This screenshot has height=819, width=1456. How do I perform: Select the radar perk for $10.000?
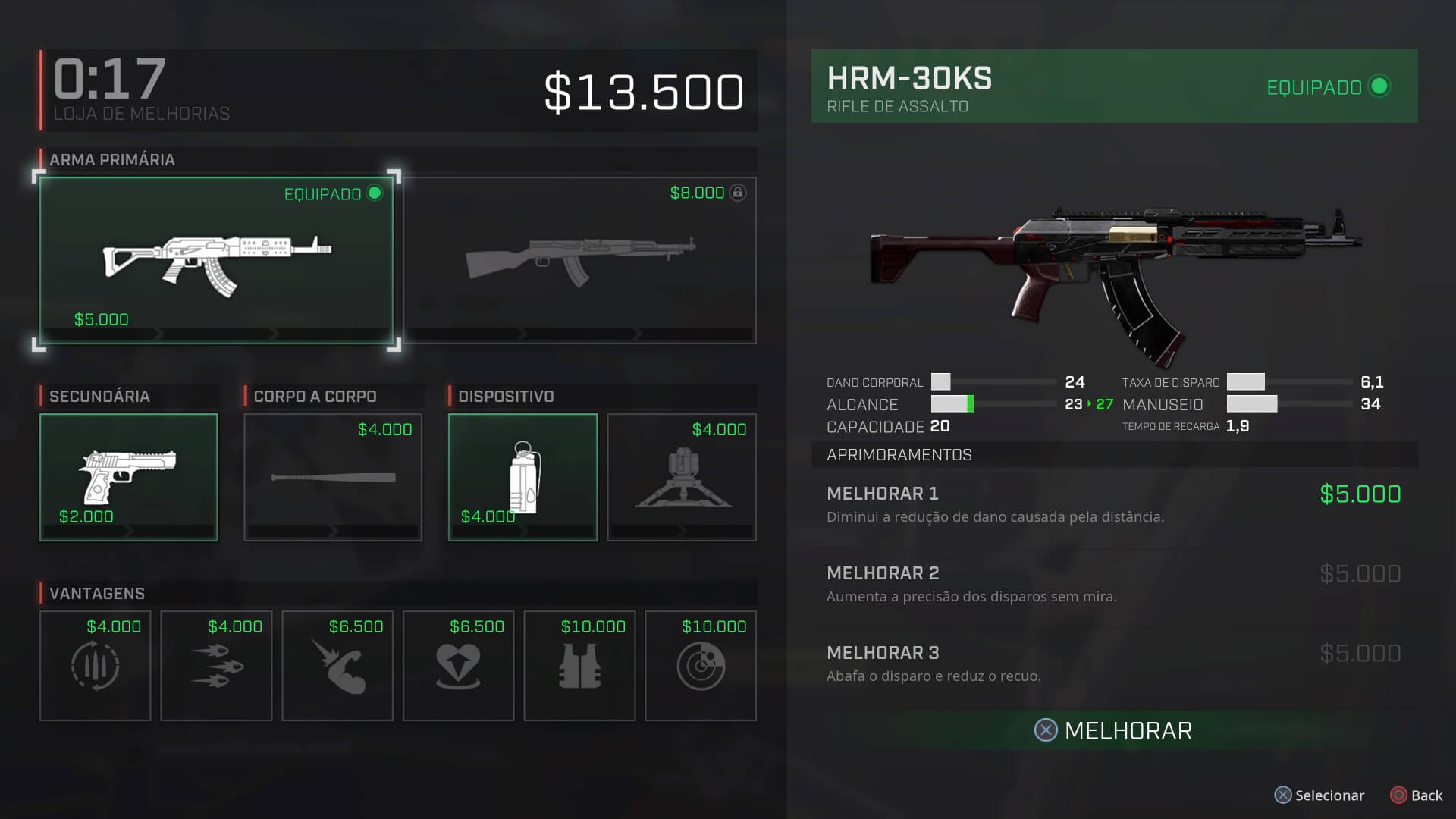coord(701,666)
